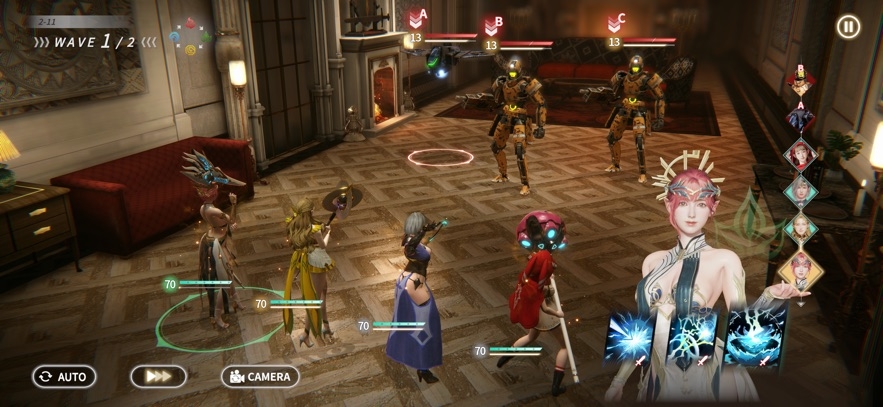Cast the lightning orb skill card
The height and width of the screenshot is (407, 883).
[692, 336]
